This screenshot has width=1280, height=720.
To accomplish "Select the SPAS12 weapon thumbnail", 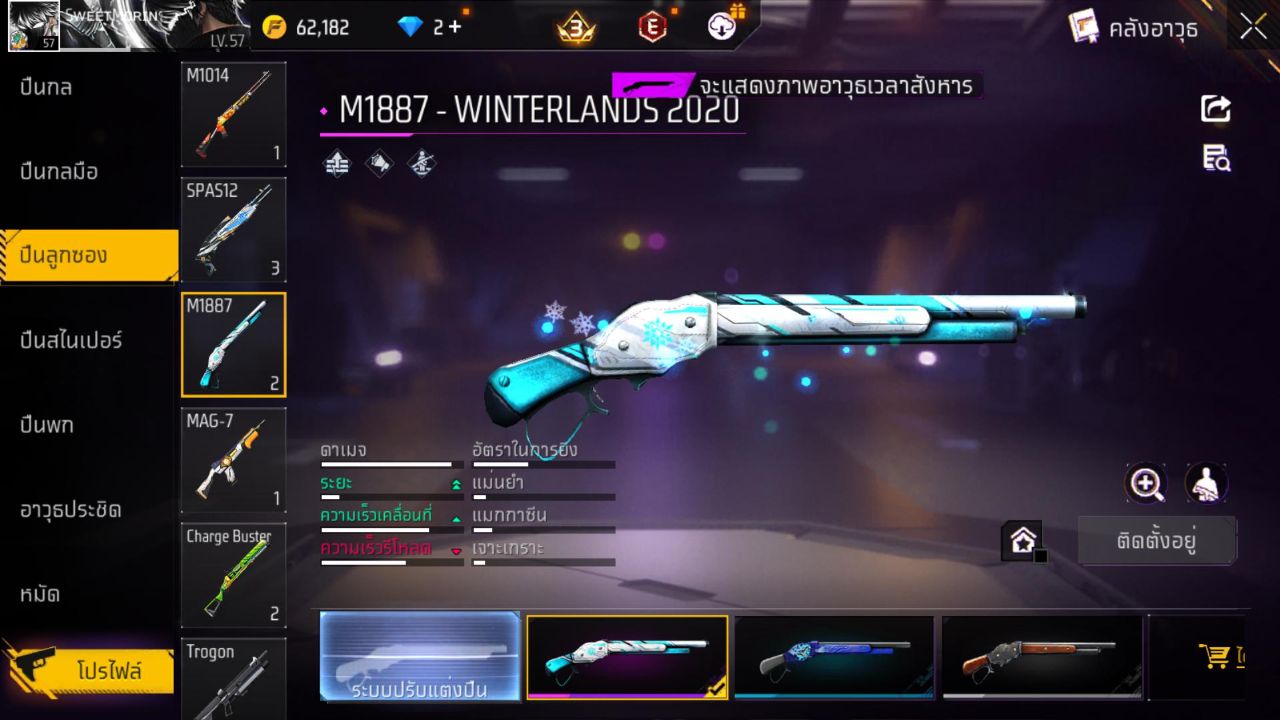I will 233,229.
